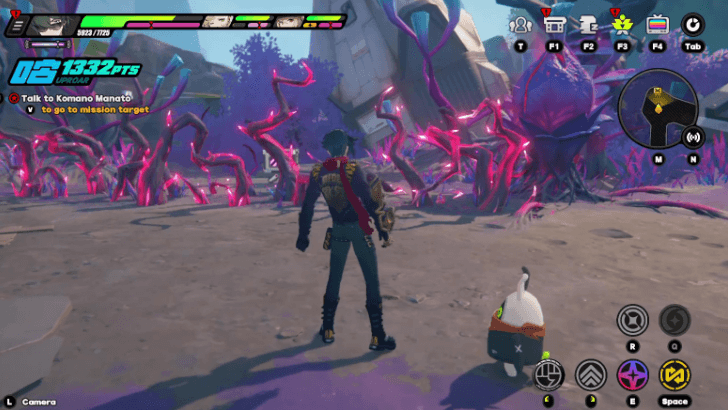This screenshot has height=410, width=728.
Task: Select the active character portrait
Action: click(52, 25)
